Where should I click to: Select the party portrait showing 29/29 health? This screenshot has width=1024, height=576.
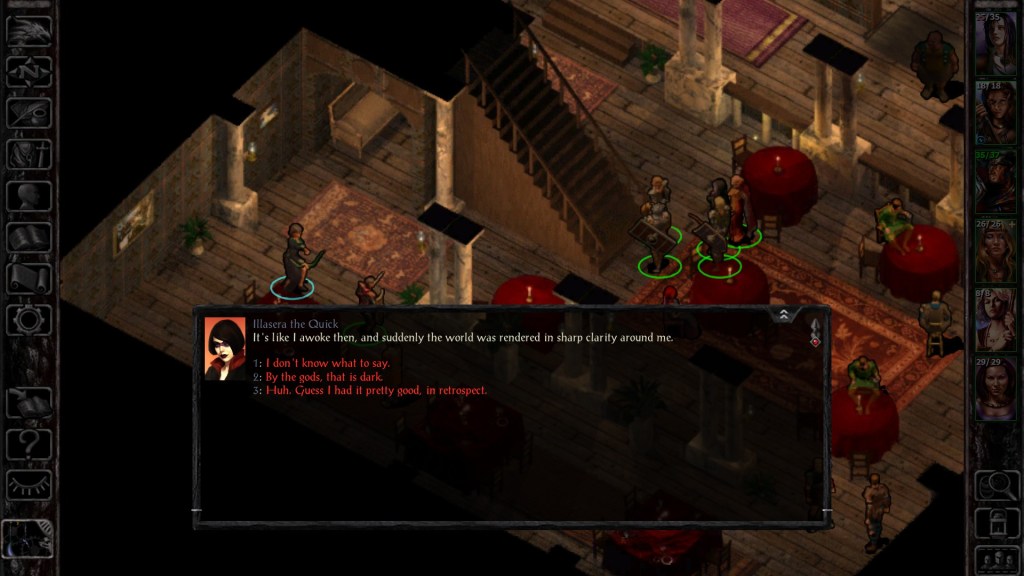(996, 390)
